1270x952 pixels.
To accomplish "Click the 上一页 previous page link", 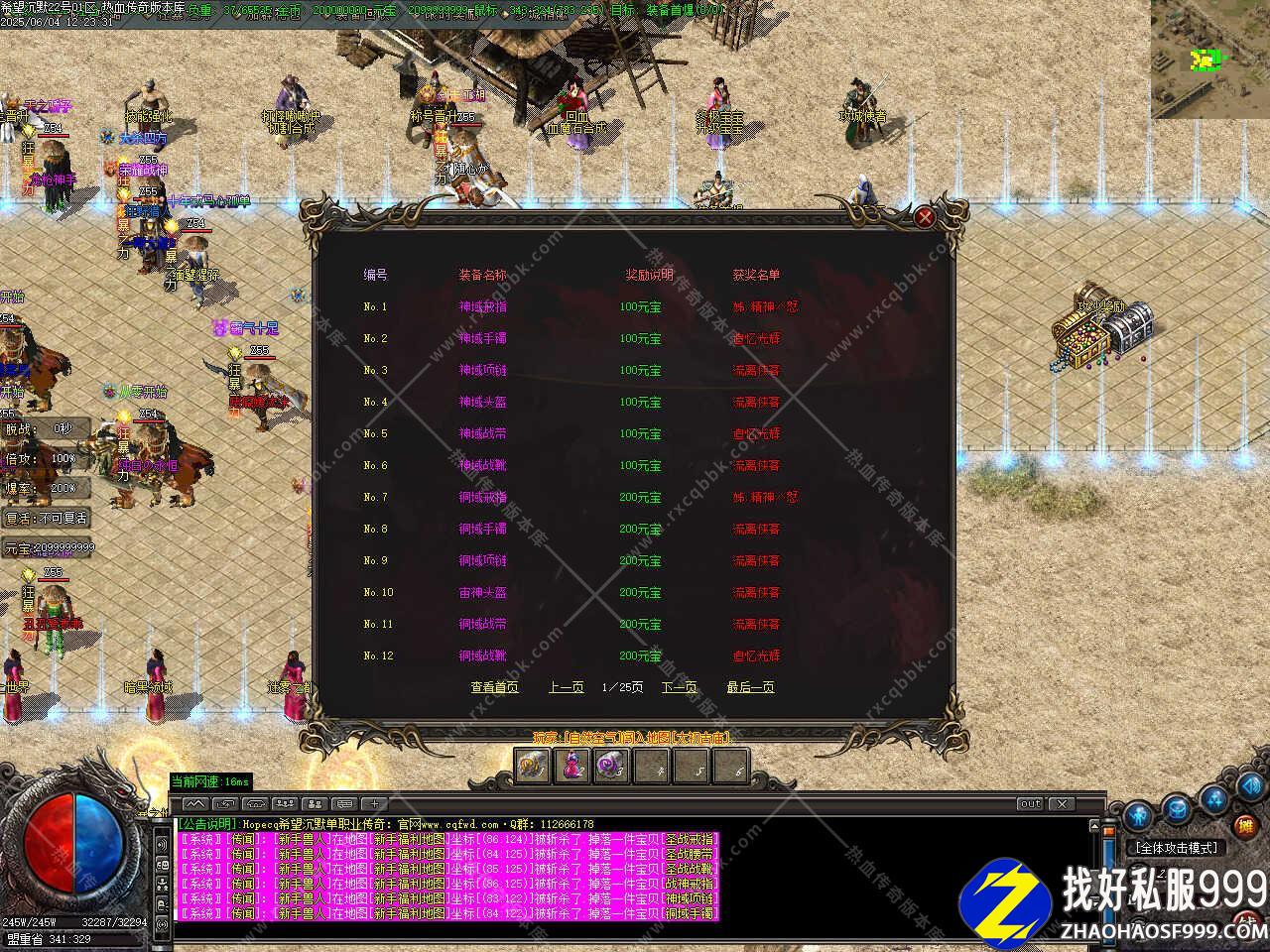I will pyautogui.click(x=566, y=687).
